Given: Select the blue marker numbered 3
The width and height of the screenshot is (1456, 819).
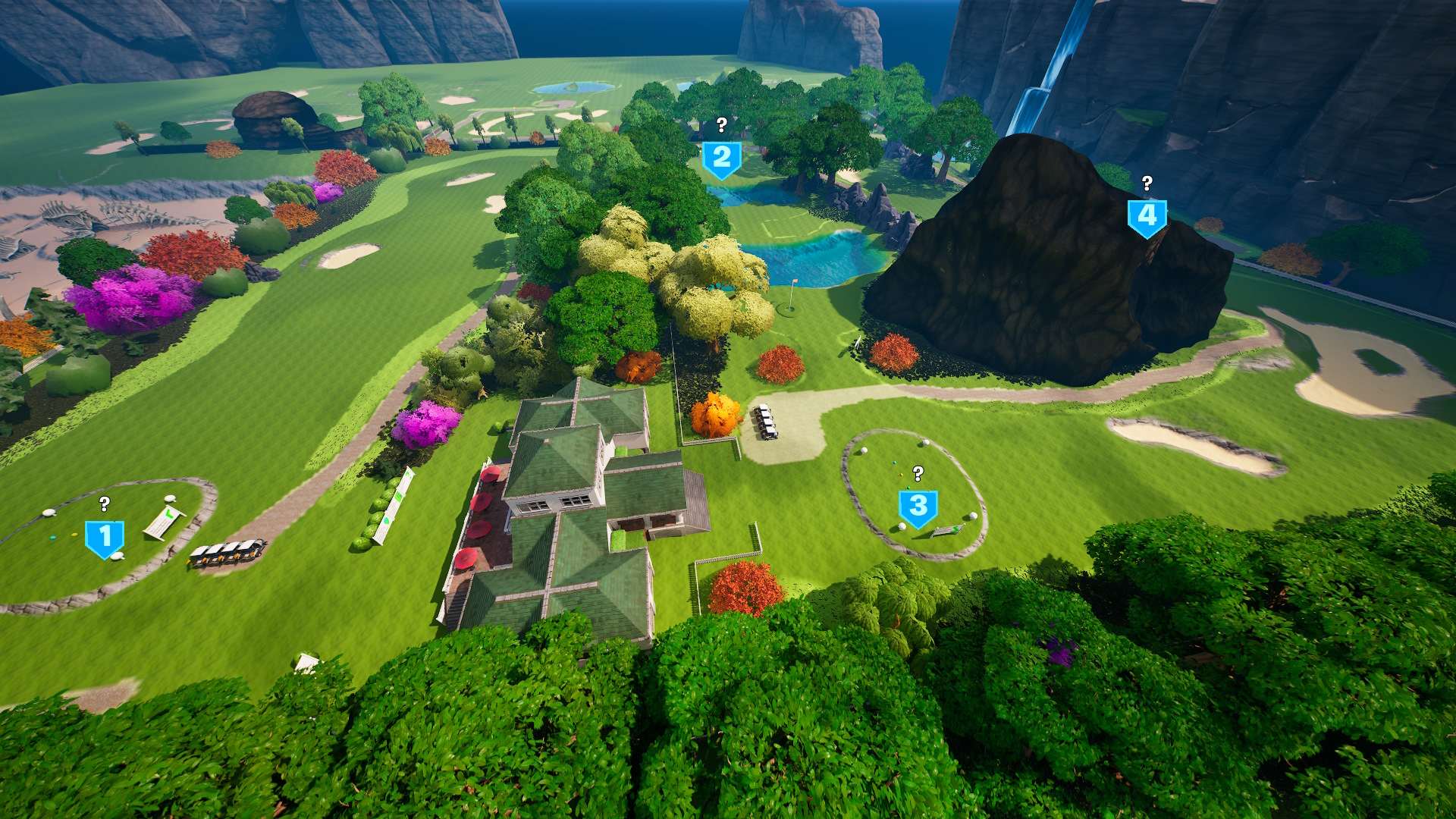Looking at the screenshot, I should [918, 506].
